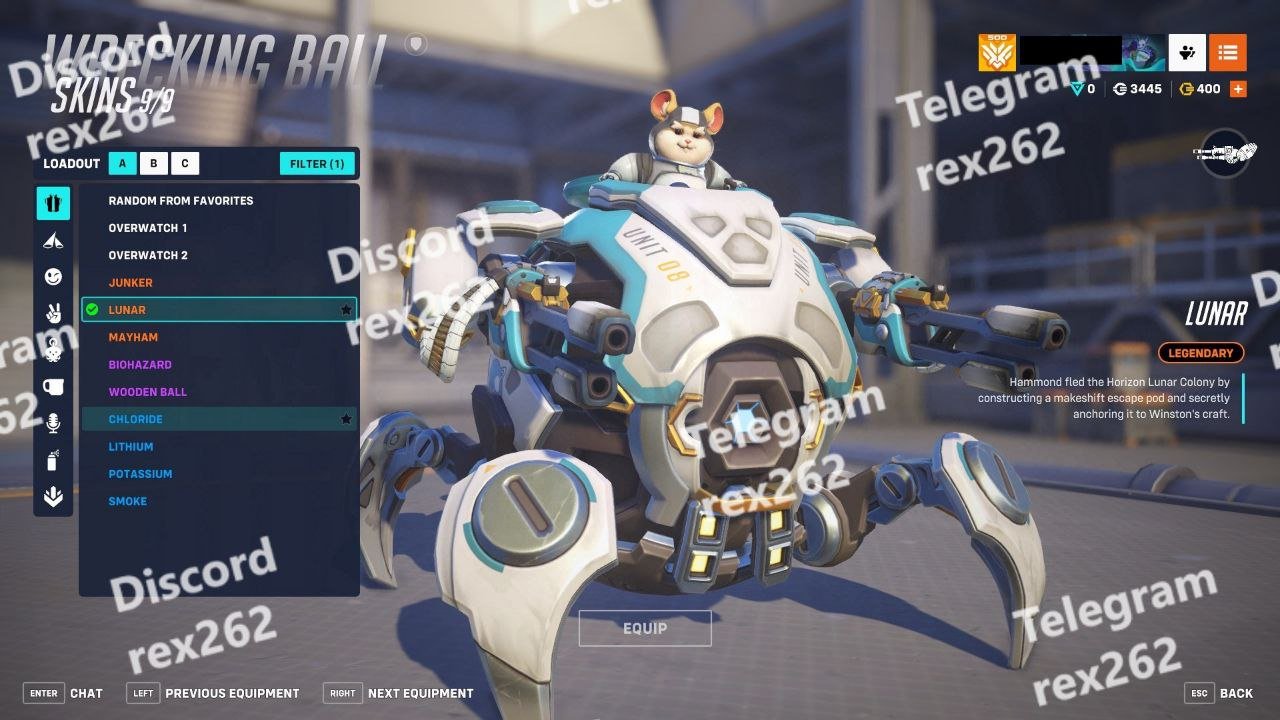Switch to loadout B
The image size is (1280, 720).
[154, 164]
